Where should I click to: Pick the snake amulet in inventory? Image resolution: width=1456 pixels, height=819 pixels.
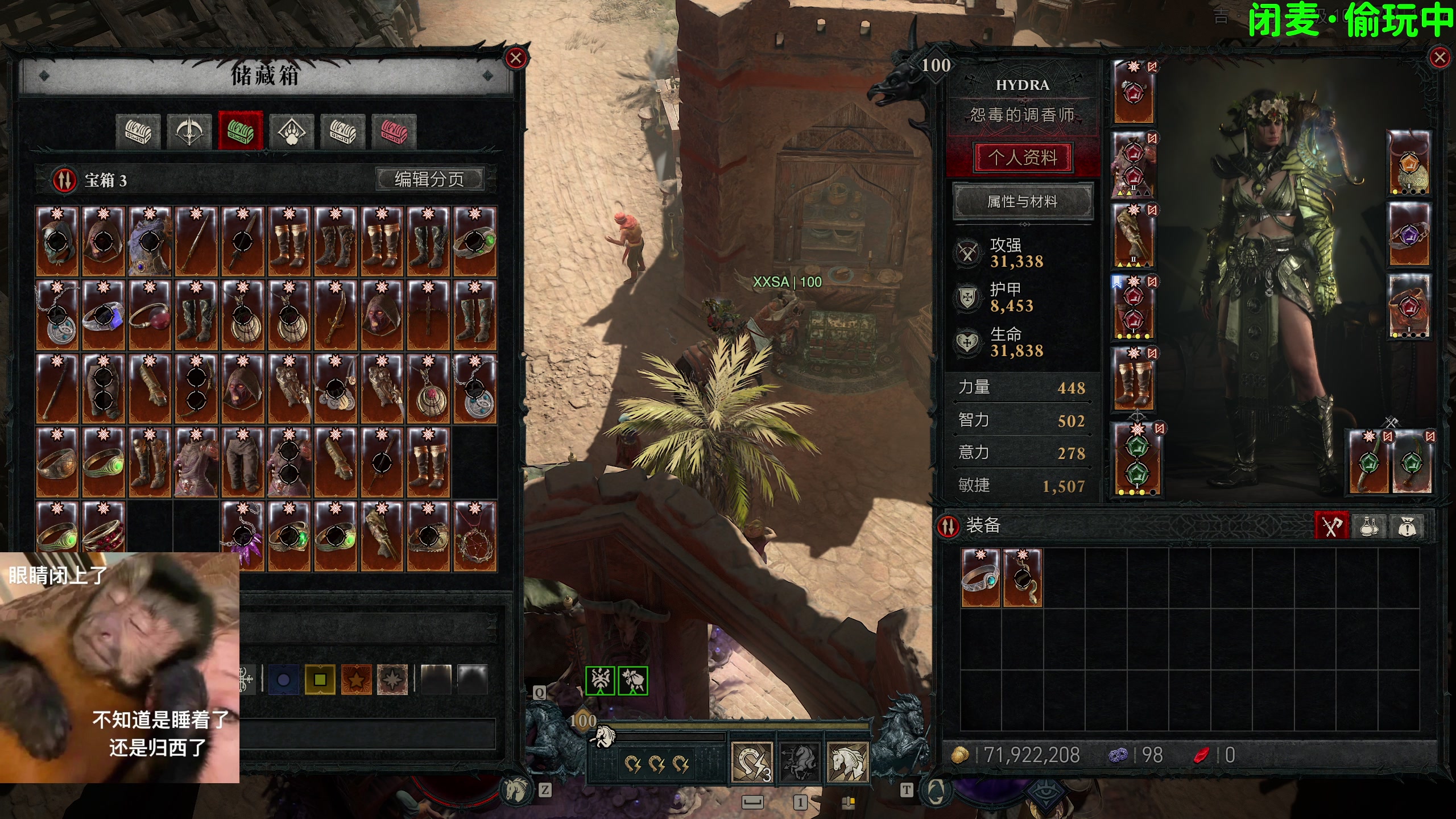(1022, 578)
